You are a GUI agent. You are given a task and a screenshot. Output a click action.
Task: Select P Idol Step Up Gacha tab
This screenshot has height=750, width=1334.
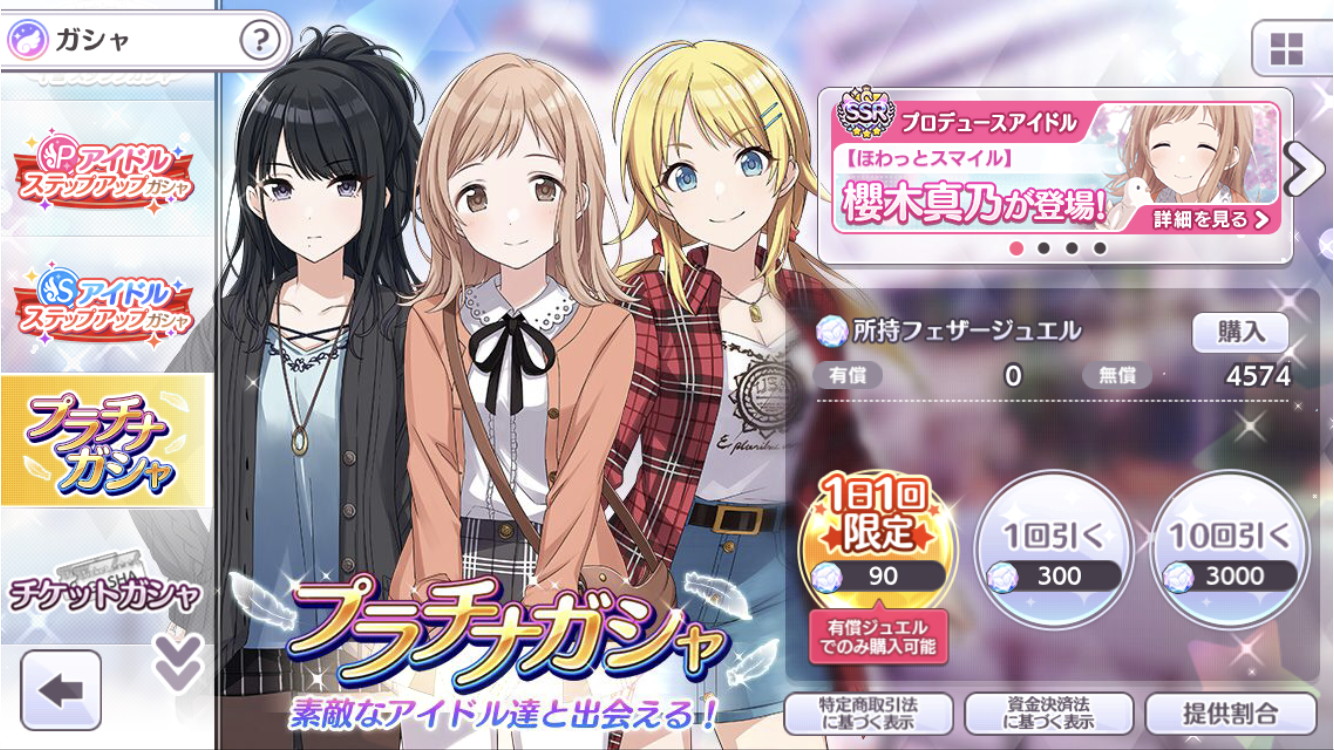105,168
